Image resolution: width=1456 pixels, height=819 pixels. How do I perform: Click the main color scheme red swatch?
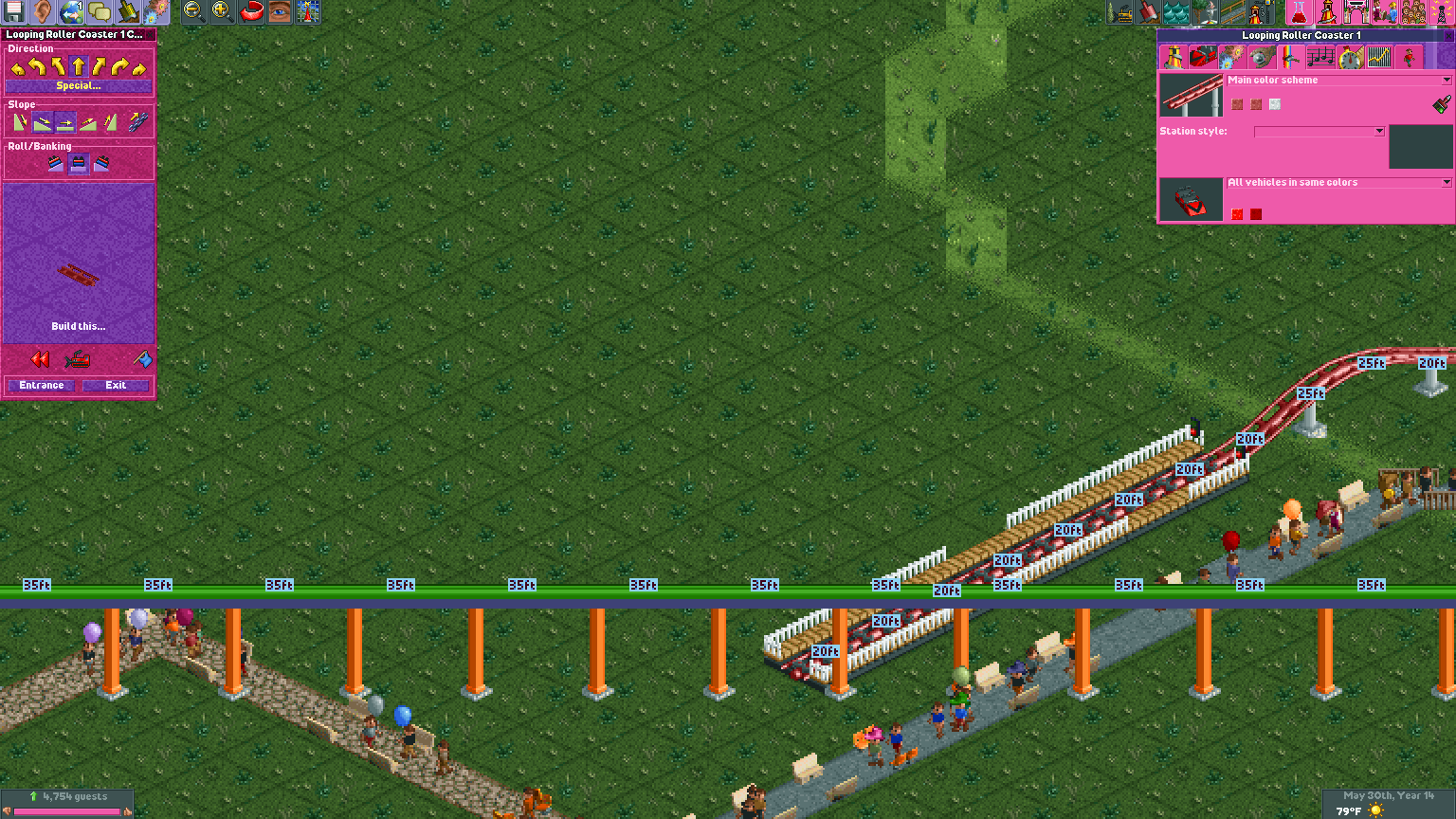click(x=1237, y=104)
